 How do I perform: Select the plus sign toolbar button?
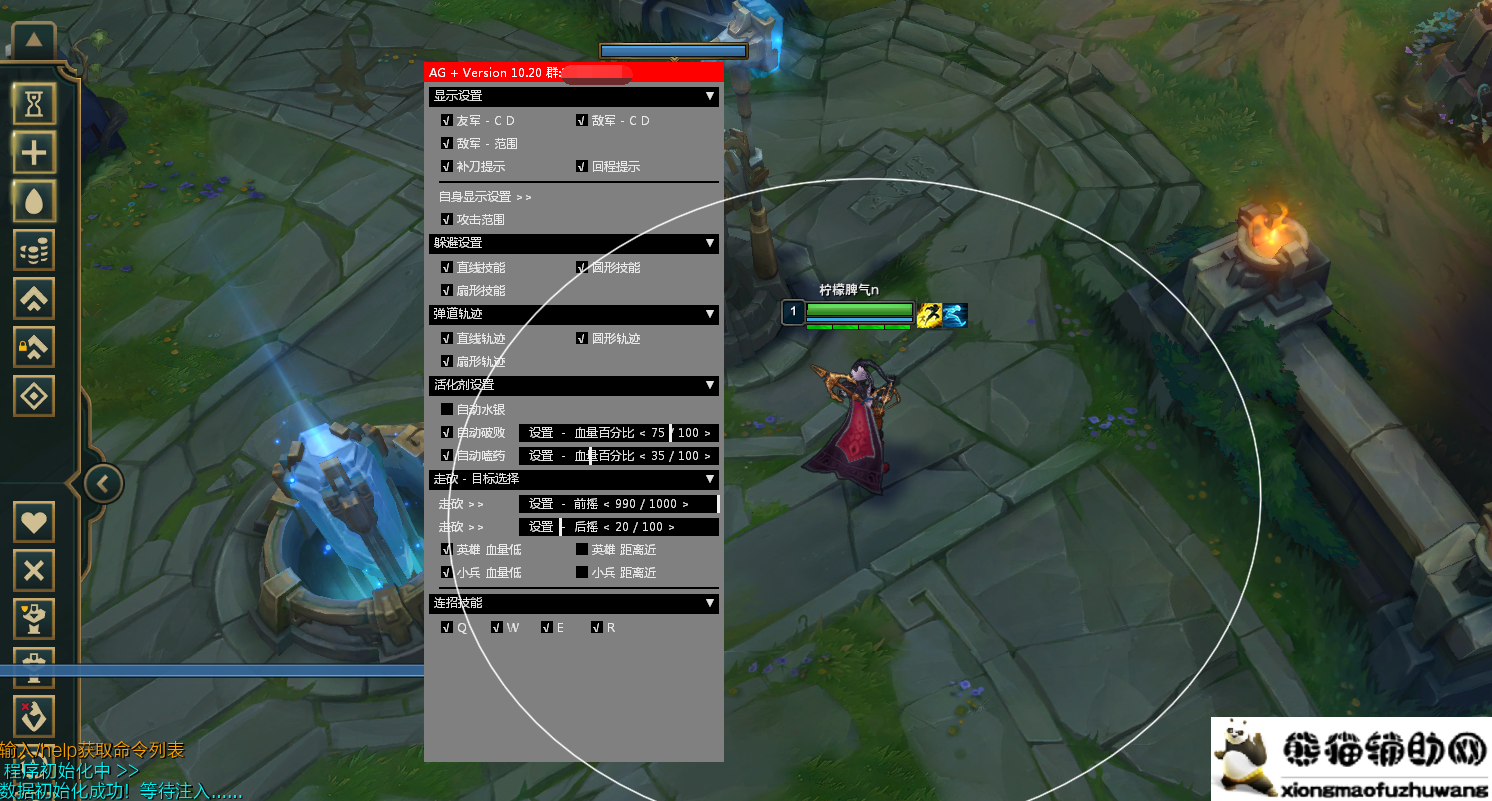(x=34, y=153)
